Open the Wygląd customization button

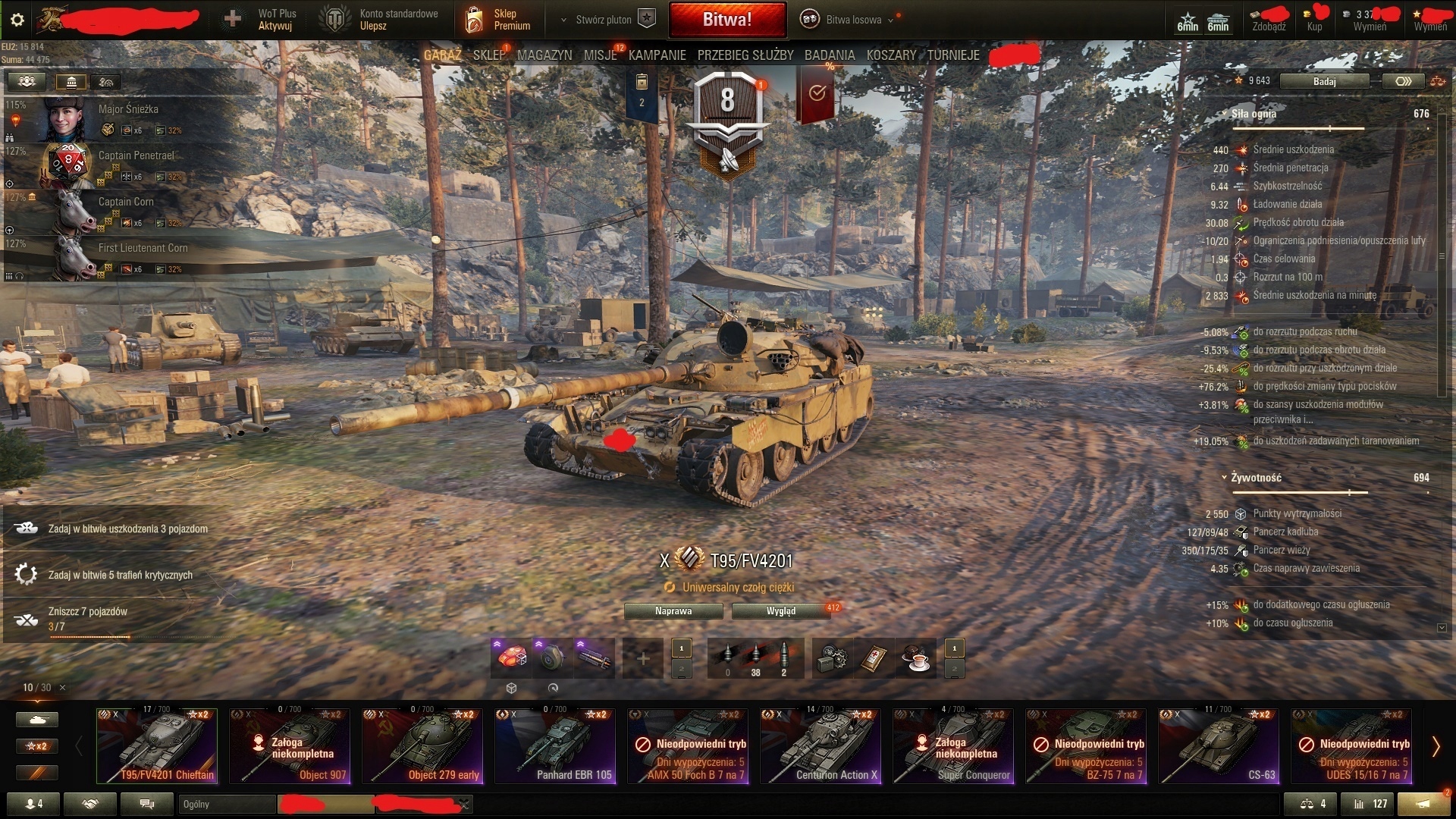click(x=780, y=611)
